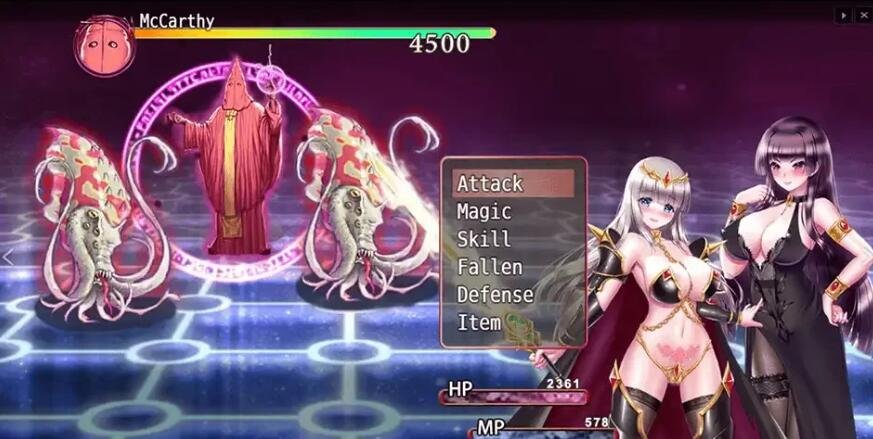Open the Magic command list
Image resolution: width=873 pixels, height=439 pixels.
[512, 212]
